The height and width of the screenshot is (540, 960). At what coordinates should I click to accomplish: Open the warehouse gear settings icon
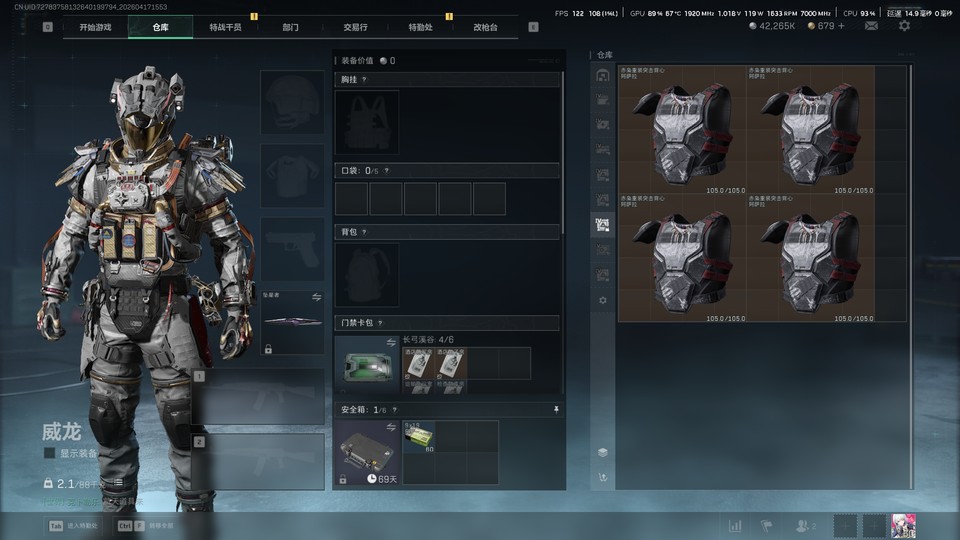[602, 300]
